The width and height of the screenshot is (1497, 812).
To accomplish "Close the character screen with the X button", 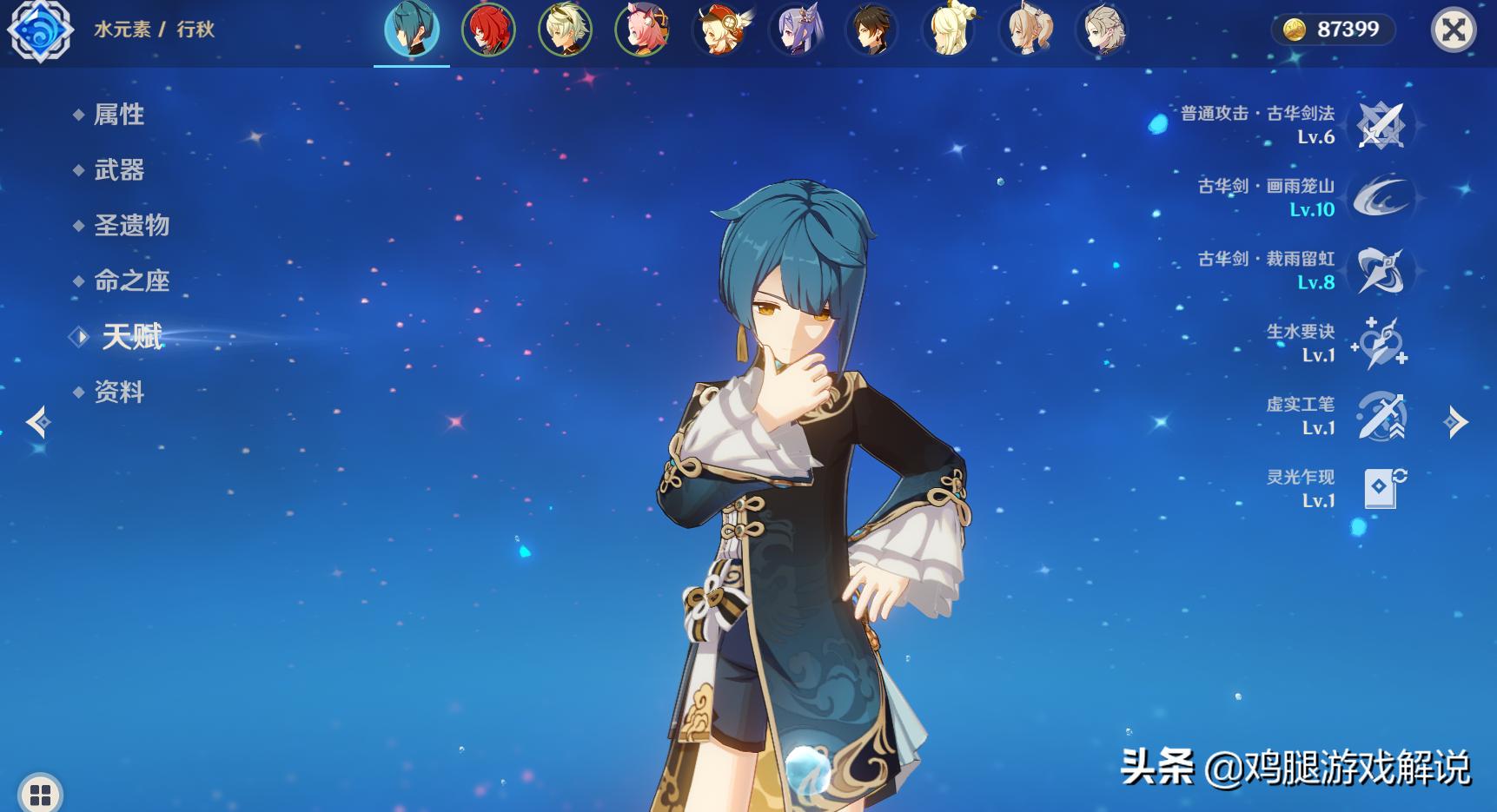I will coord(1453,30).
